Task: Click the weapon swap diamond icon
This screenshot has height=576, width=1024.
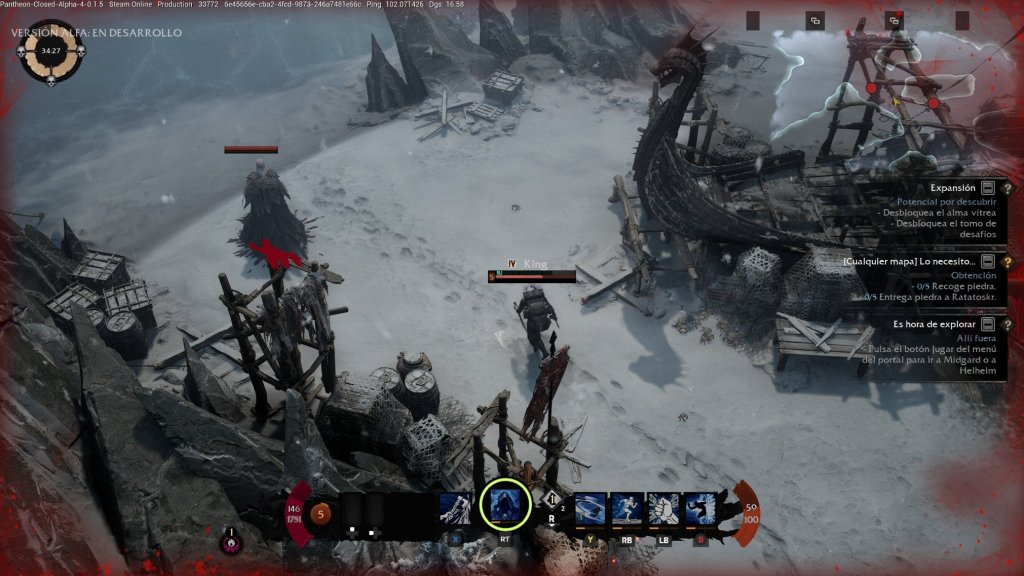Action: pos(551,497)
